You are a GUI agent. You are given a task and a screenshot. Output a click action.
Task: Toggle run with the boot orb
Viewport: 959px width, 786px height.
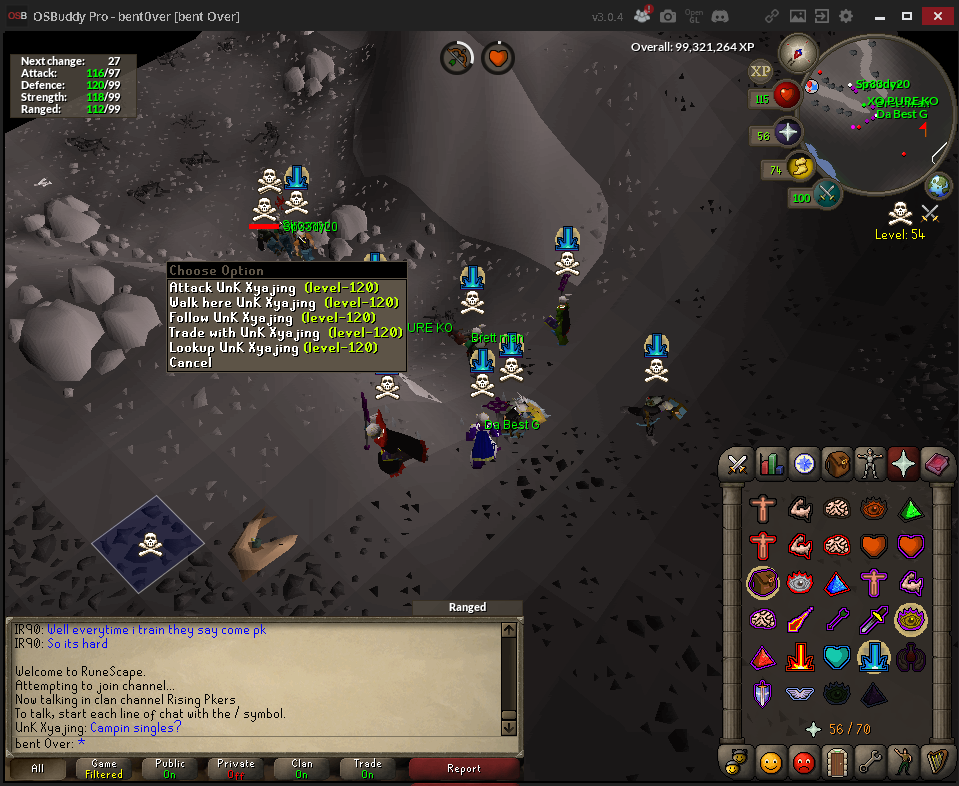tap(799, 168)
